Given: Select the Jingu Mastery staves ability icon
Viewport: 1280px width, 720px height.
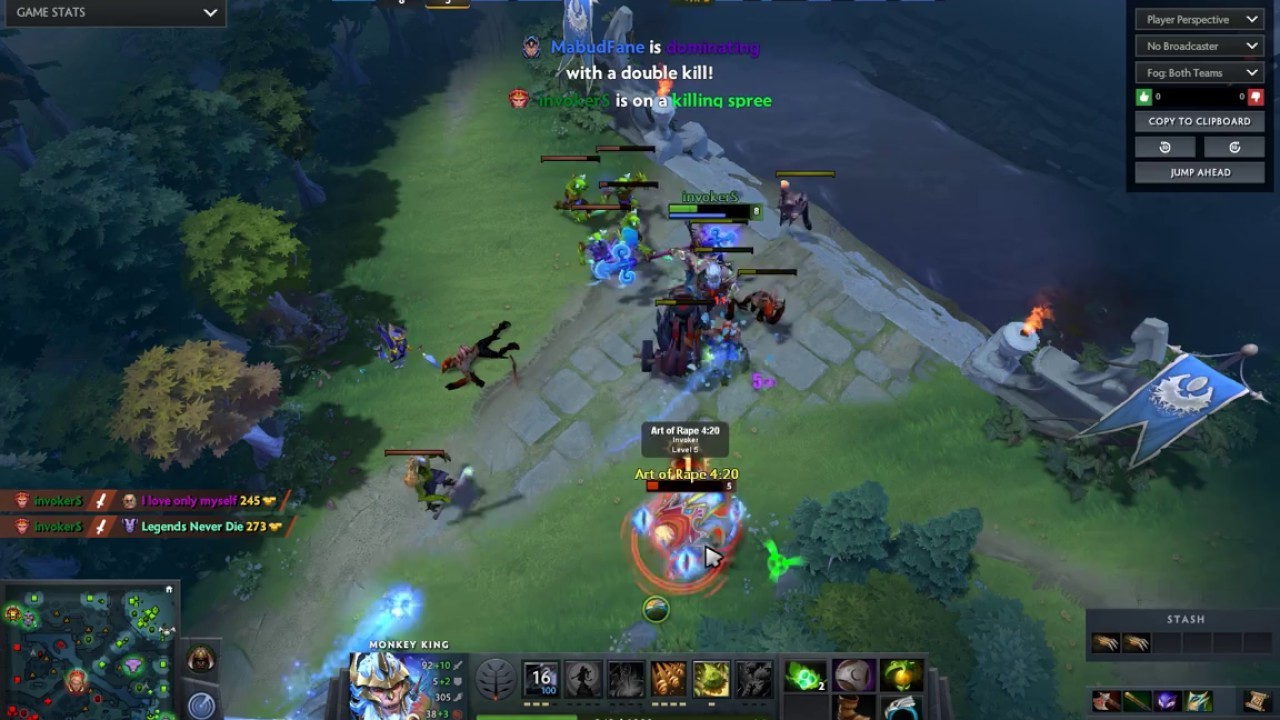Looking at the screenshot, I should 668,680.
